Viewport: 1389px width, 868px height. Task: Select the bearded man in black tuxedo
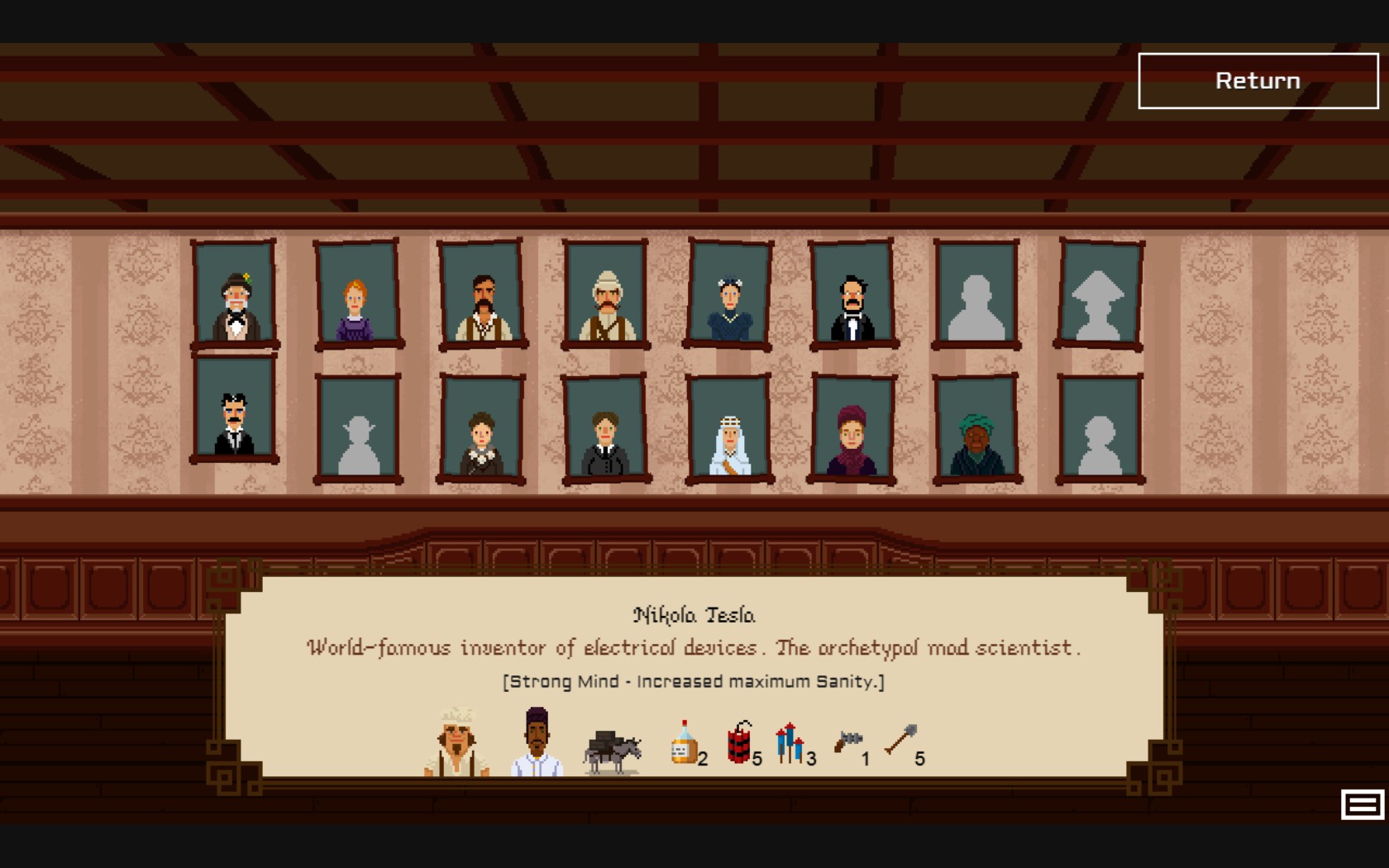[852, 293]
